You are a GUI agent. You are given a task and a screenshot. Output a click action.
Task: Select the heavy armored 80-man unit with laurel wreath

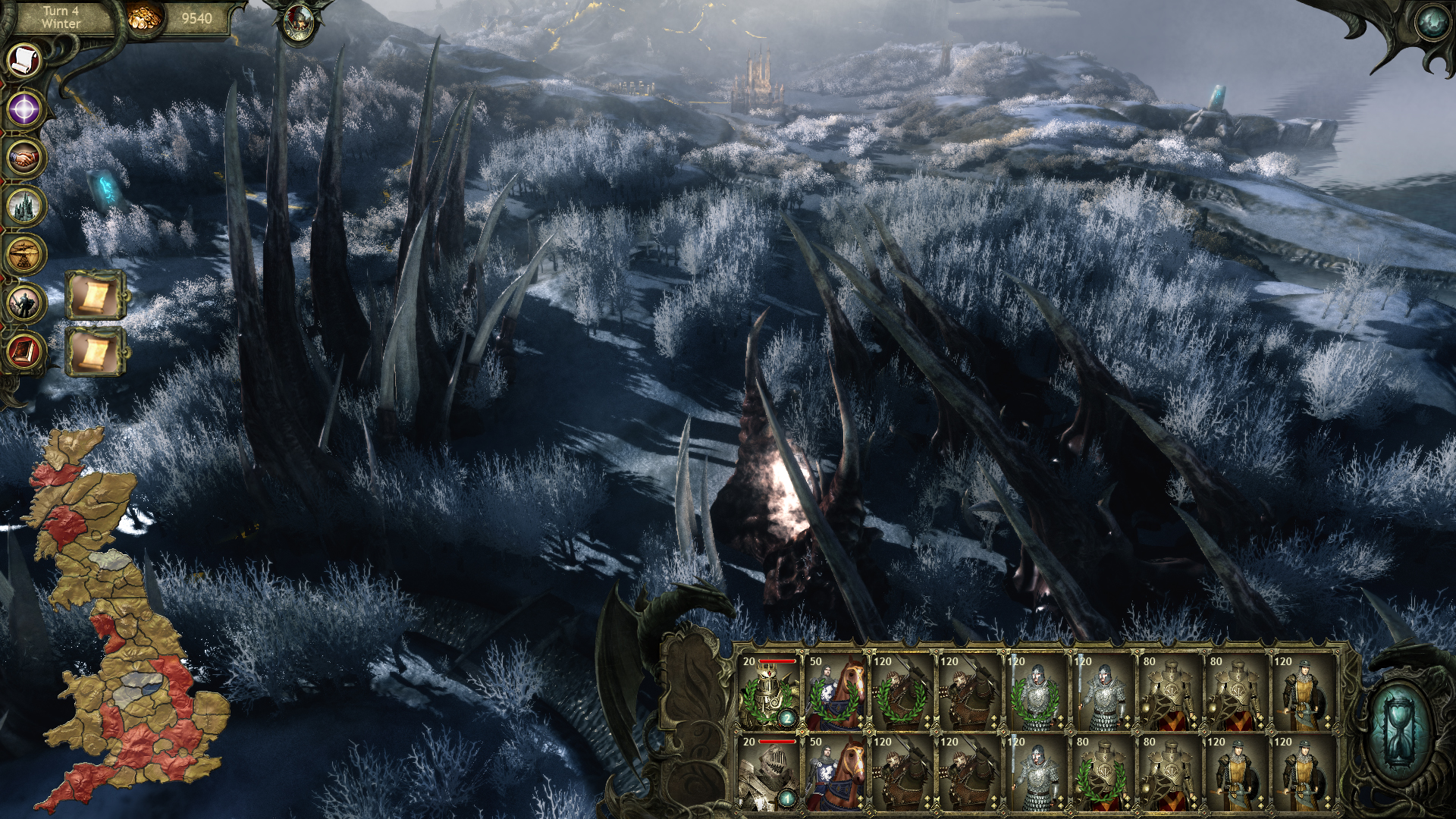[x=1102, y=773]
